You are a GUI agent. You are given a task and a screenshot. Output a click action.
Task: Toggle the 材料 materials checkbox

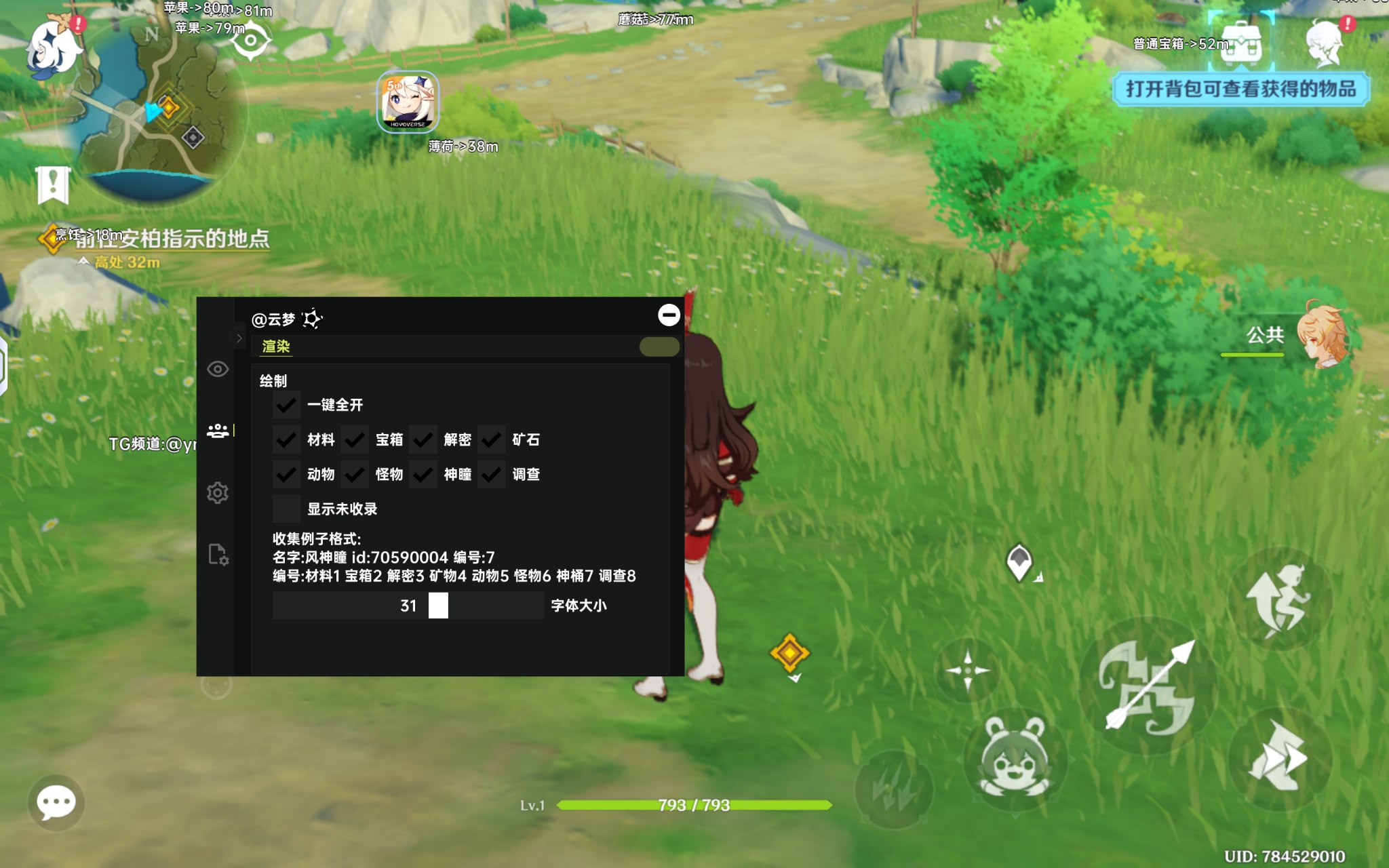point(286,439)
